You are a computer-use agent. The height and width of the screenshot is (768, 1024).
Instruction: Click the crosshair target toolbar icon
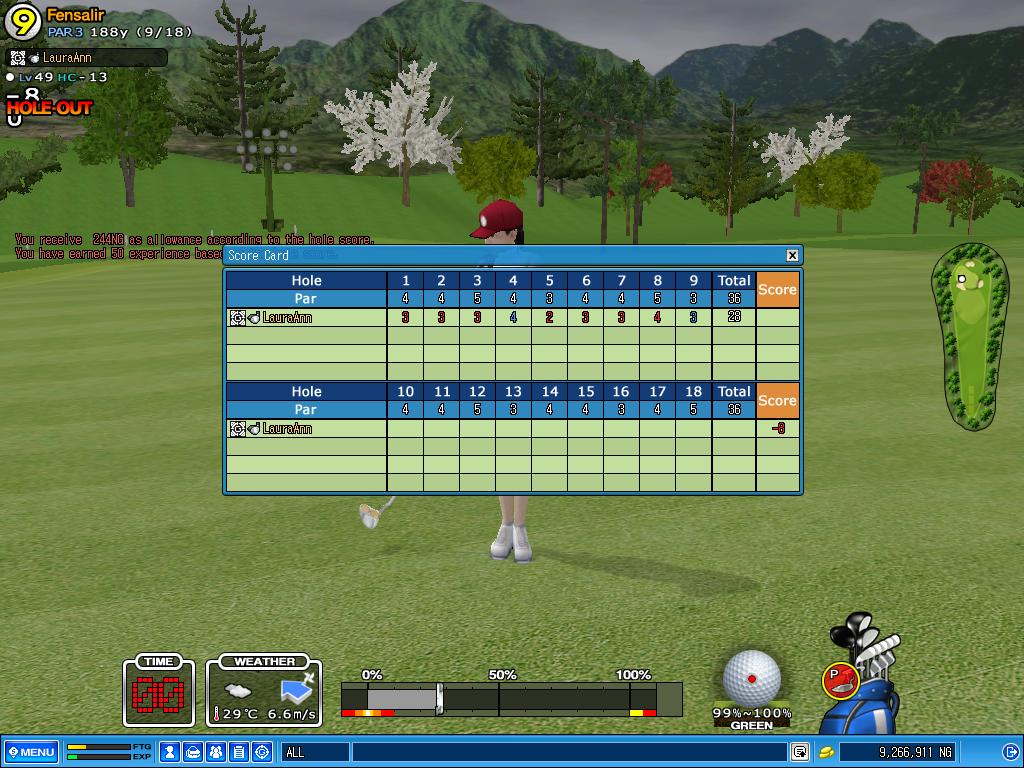point(262,752)
